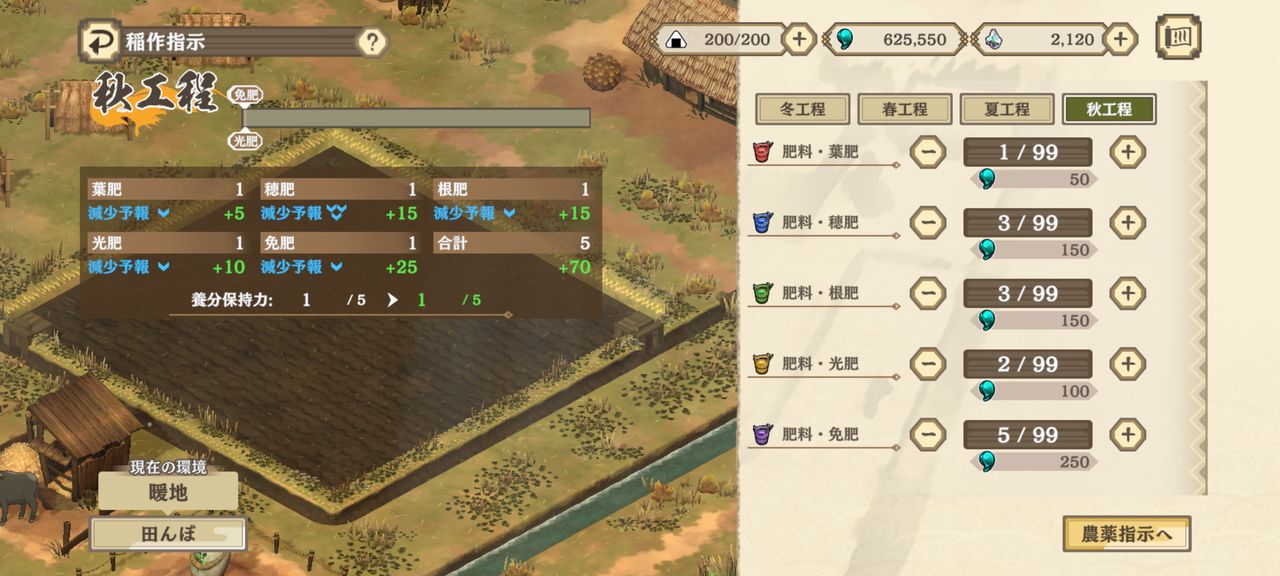
Task: Switch to the 冬工程 tab
Action: [802, 109]
